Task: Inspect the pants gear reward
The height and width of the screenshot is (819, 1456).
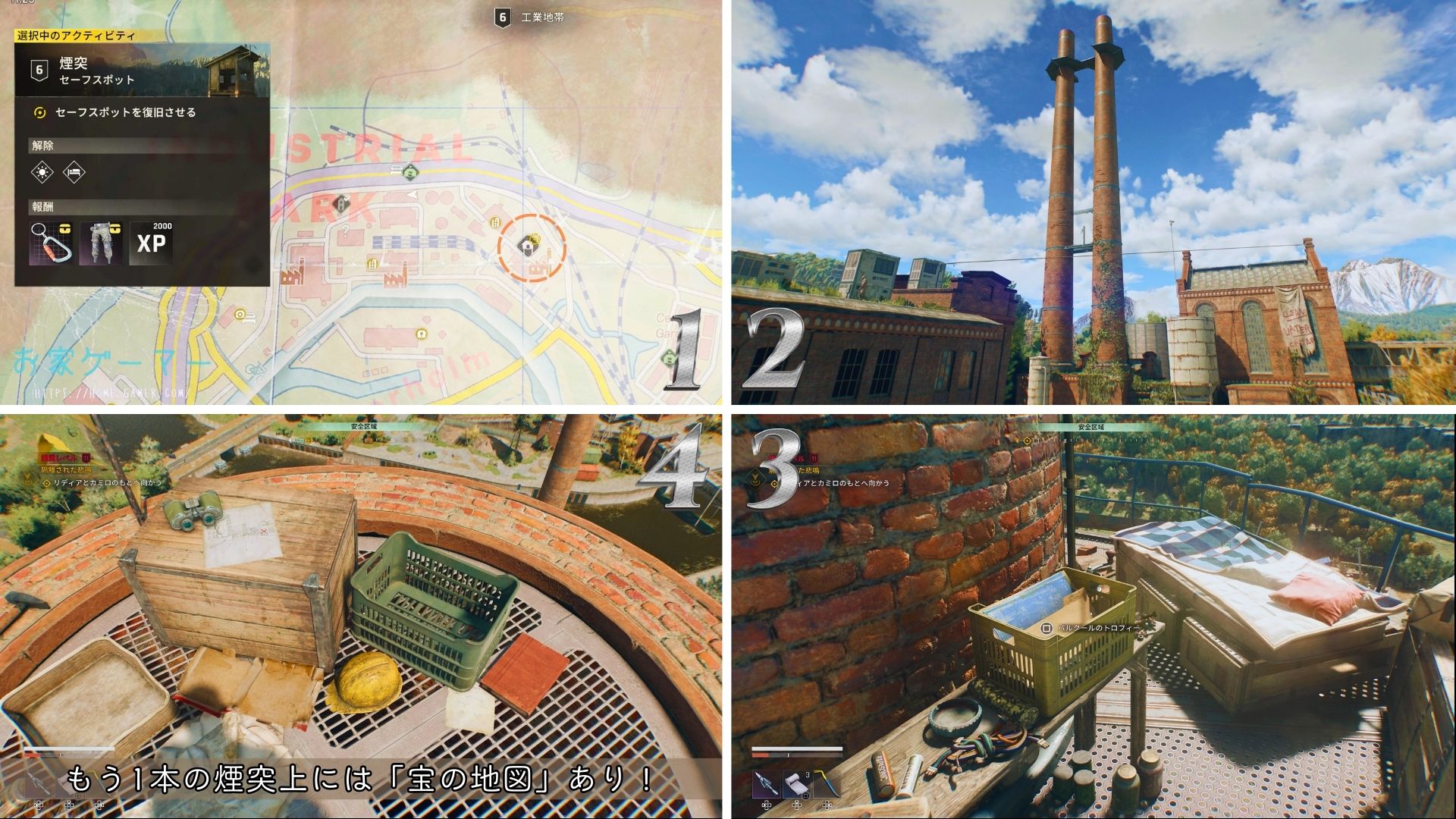Action: pos(102,243)
